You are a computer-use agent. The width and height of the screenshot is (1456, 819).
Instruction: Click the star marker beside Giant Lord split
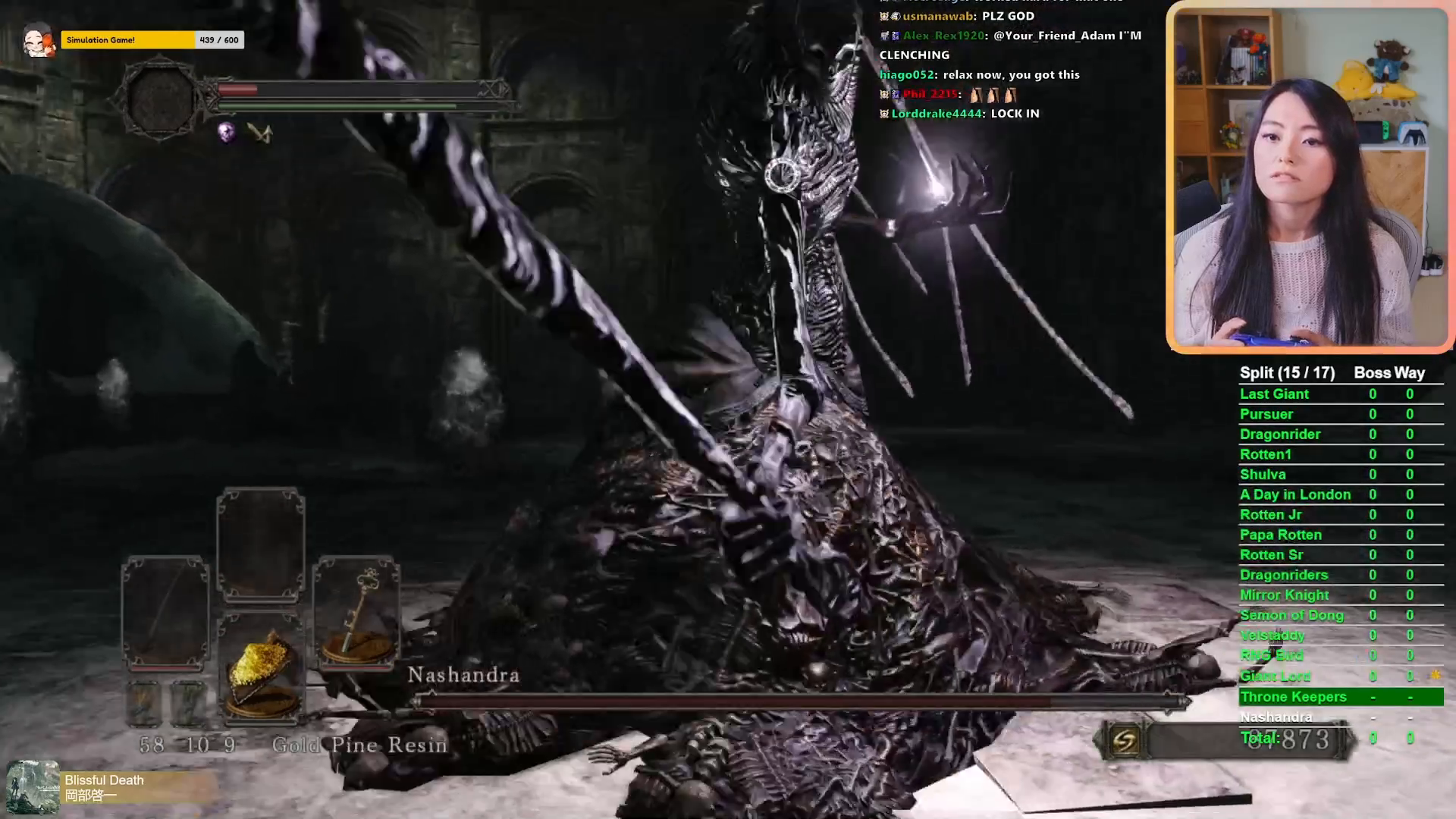(x=1436, y=676)
